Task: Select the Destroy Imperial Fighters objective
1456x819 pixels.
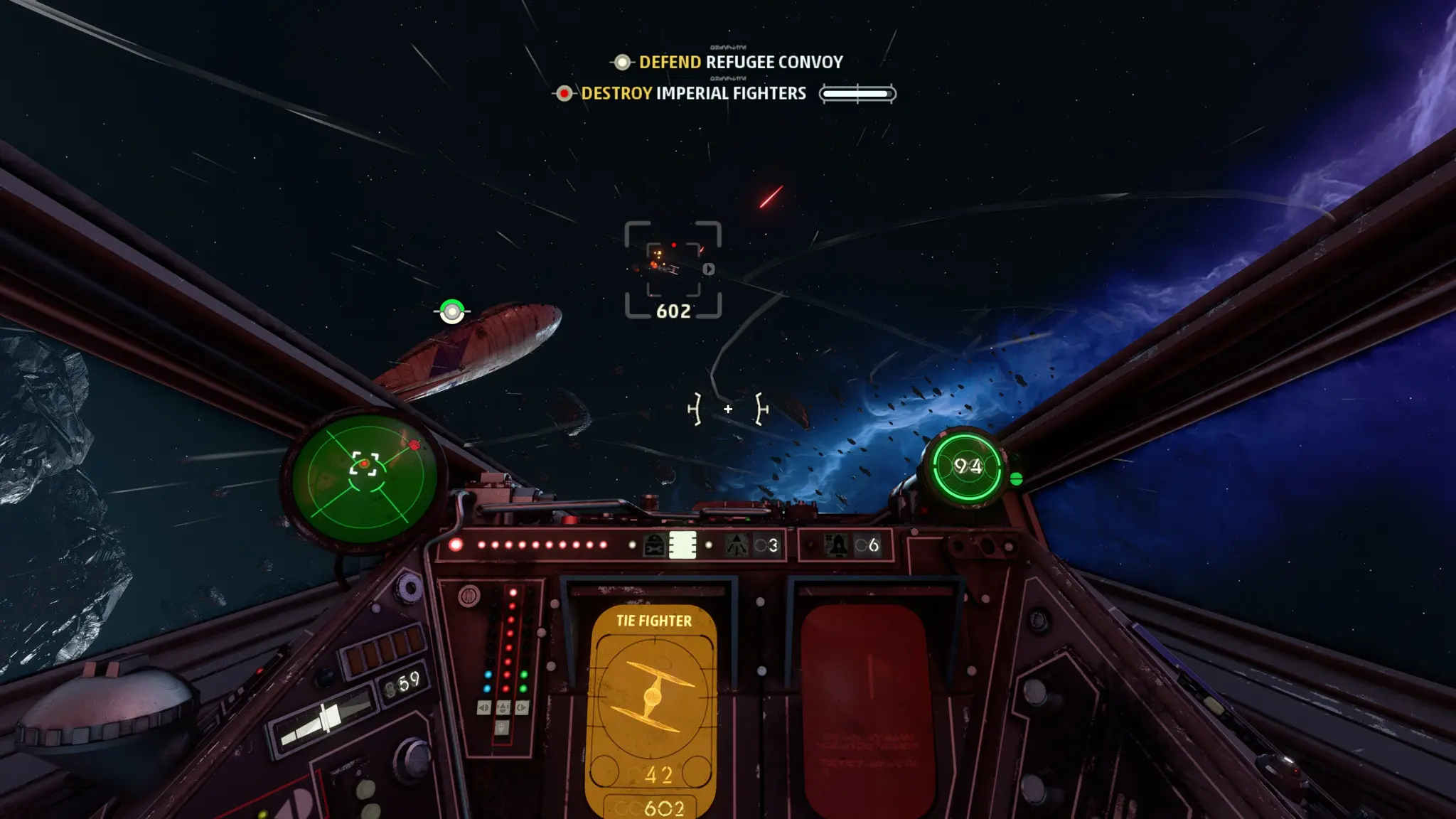Action: tap(693, 94)
